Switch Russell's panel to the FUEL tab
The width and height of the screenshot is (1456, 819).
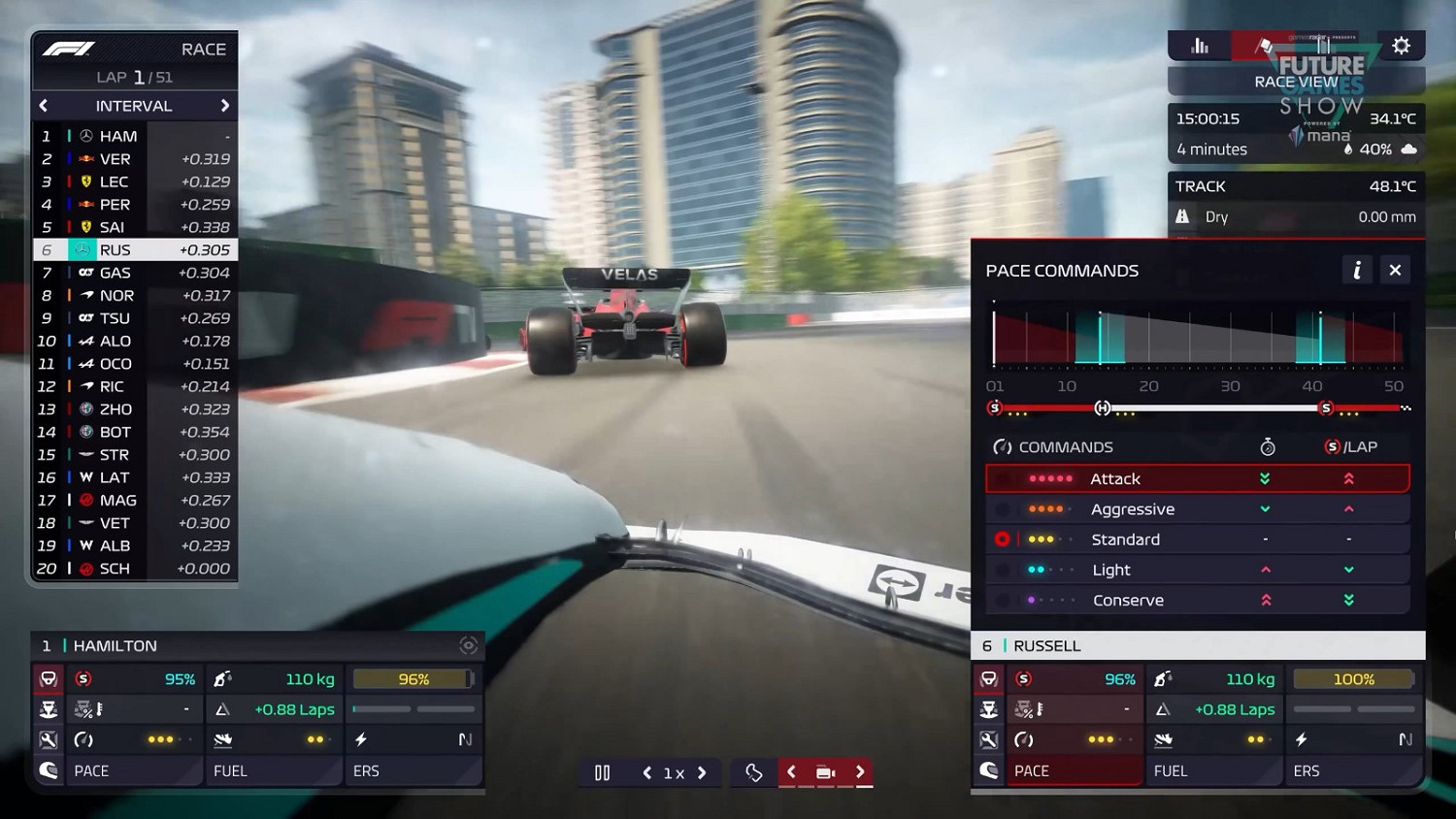point(1172,770)
